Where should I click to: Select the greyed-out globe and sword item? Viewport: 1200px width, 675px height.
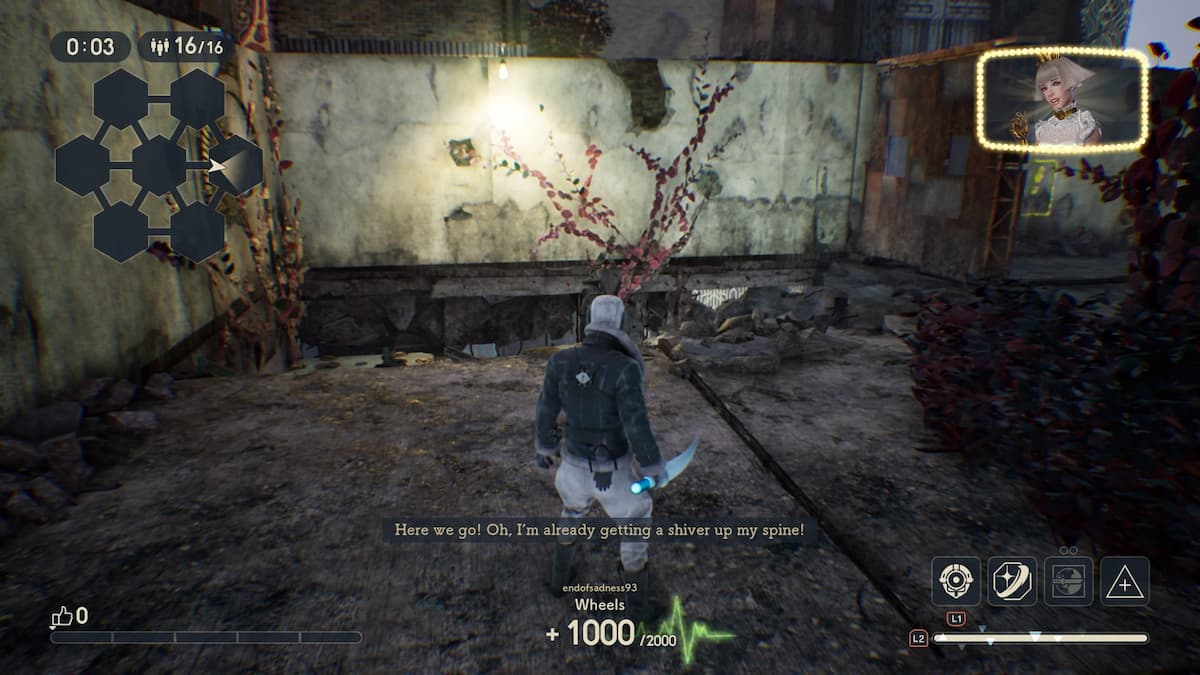(1068, 581)
